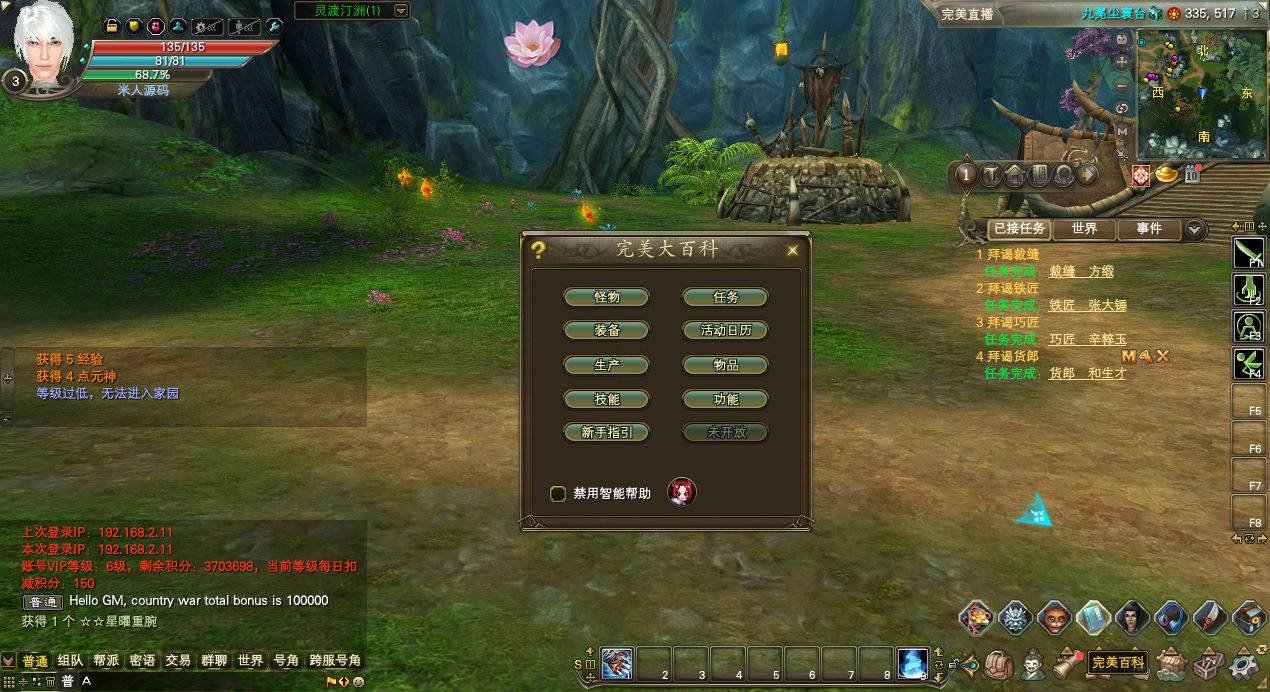Open the 物品 items section
The width and height of the screenshot is (1270, 692).
725,365
